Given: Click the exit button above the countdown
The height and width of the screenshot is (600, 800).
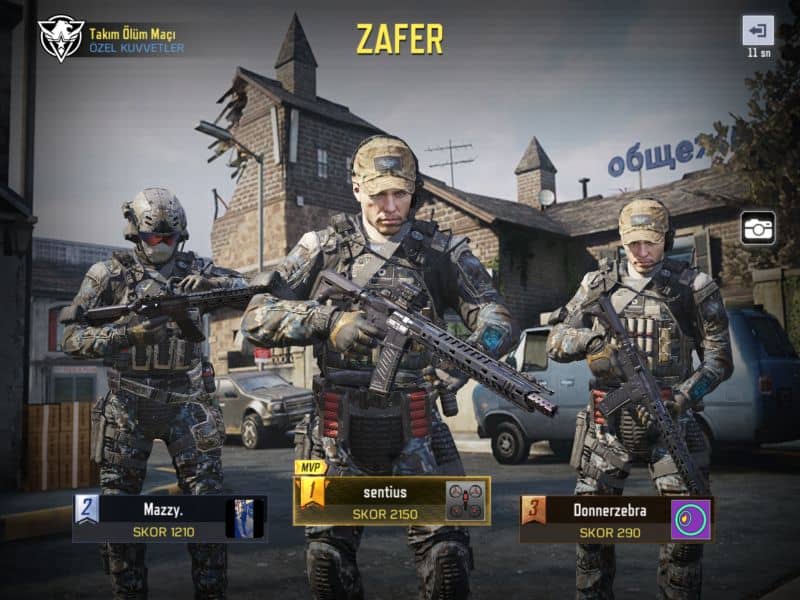Looking at the screenshot, I should [x=757, y=30].
